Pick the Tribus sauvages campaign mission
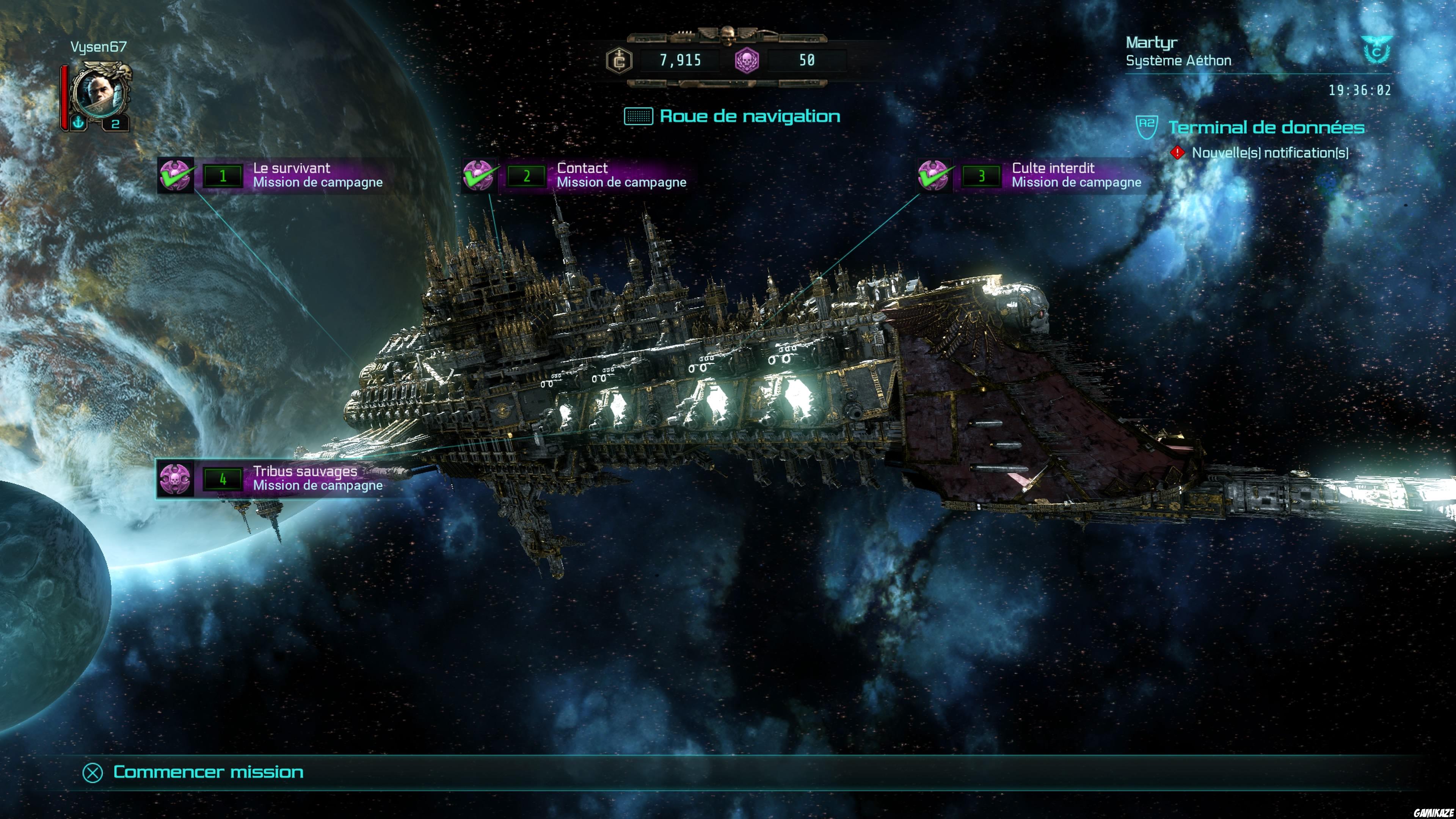The image size is (1456, 819). [x=291, y=479]
